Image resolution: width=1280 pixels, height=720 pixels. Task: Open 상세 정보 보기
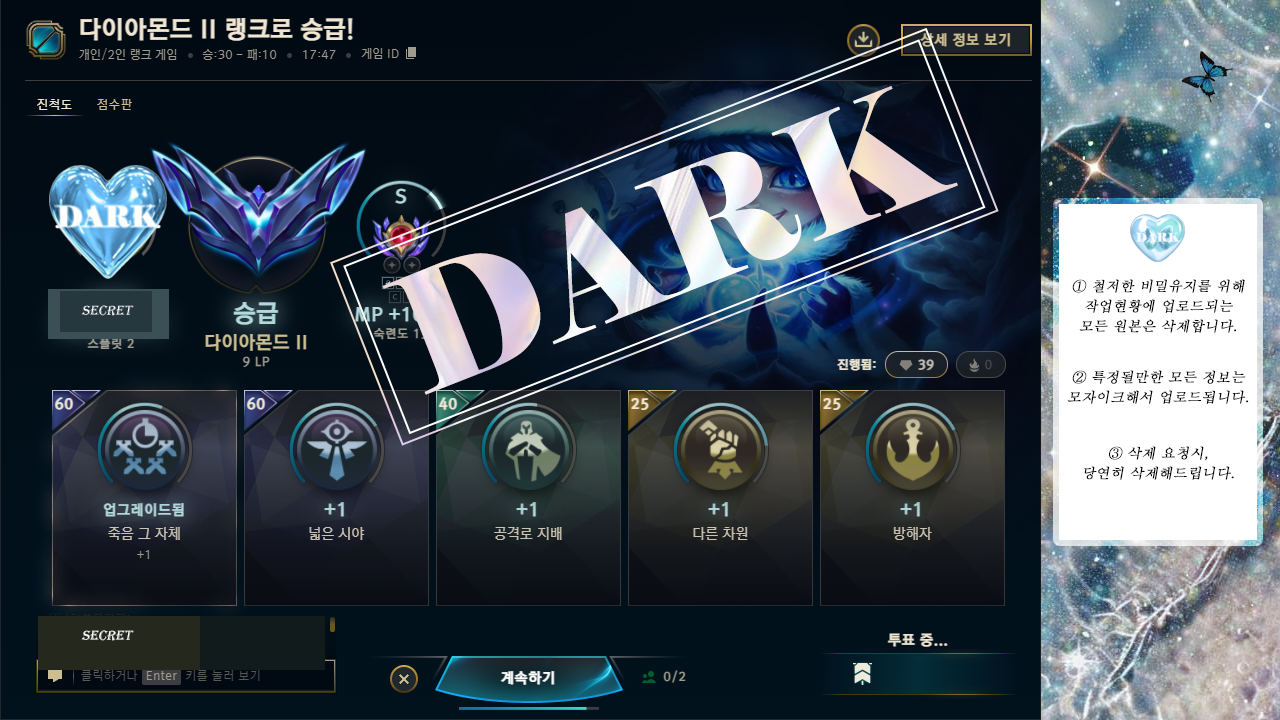coord(966,40)
